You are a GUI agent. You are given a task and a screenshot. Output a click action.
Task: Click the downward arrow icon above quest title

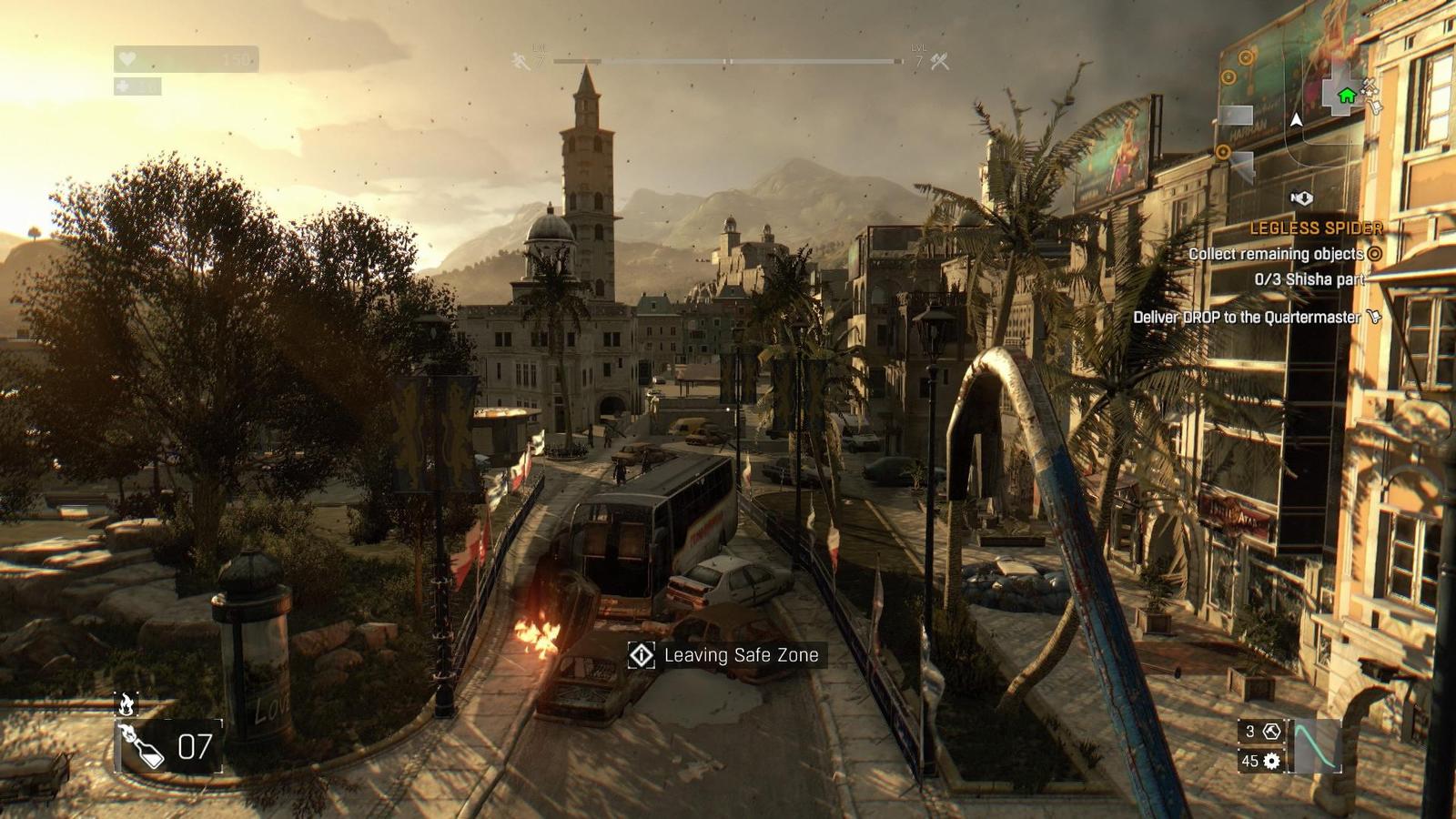point(1302,197)
